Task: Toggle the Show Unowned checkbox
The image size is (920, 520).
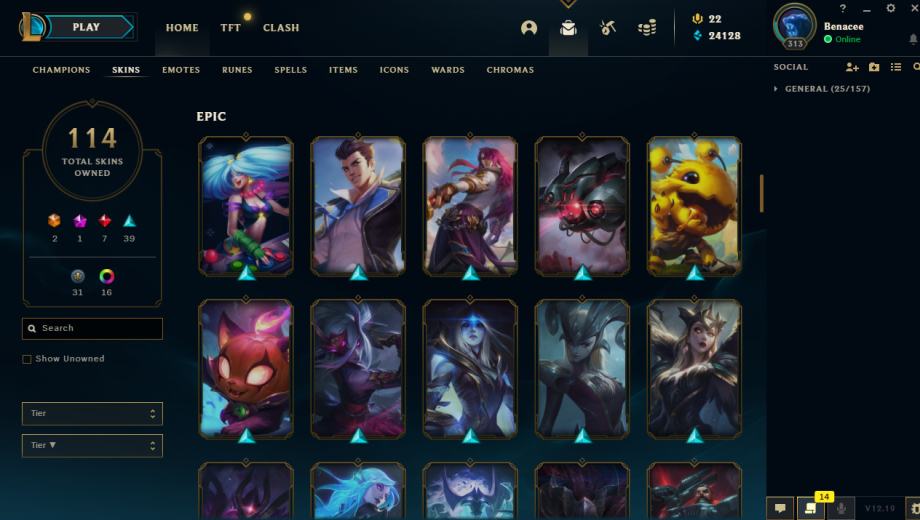Action: coord(27,359)
